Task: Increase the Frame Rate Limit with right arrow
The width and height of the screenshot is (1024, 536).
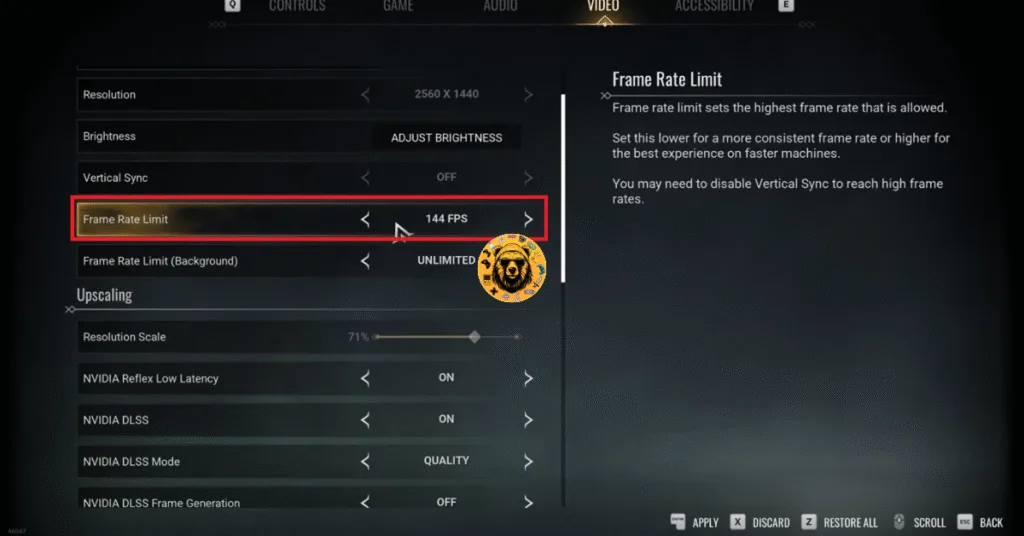Action: coord(528,219)
